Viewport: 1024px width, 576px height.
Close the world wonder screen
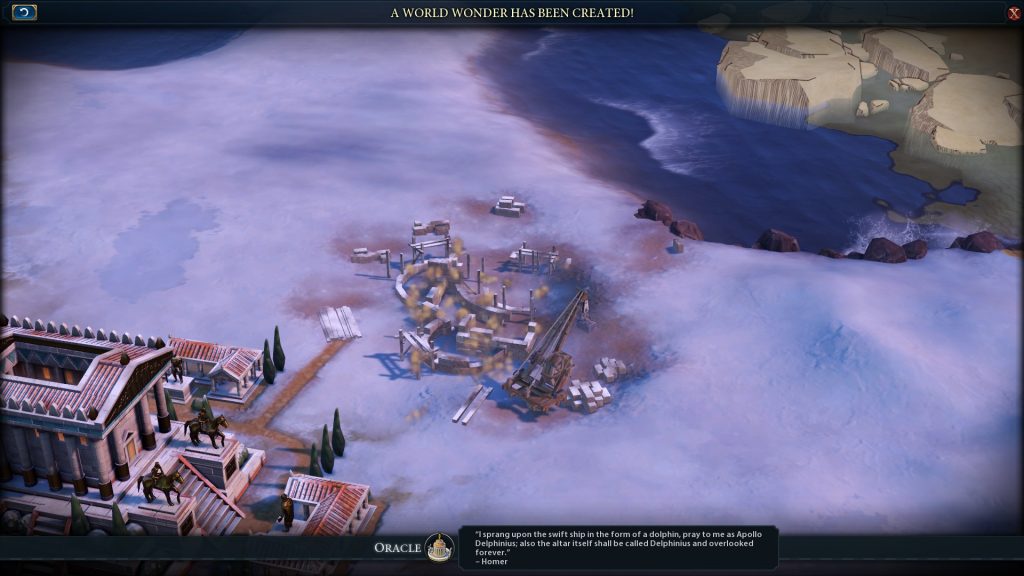click(1014, 13)
